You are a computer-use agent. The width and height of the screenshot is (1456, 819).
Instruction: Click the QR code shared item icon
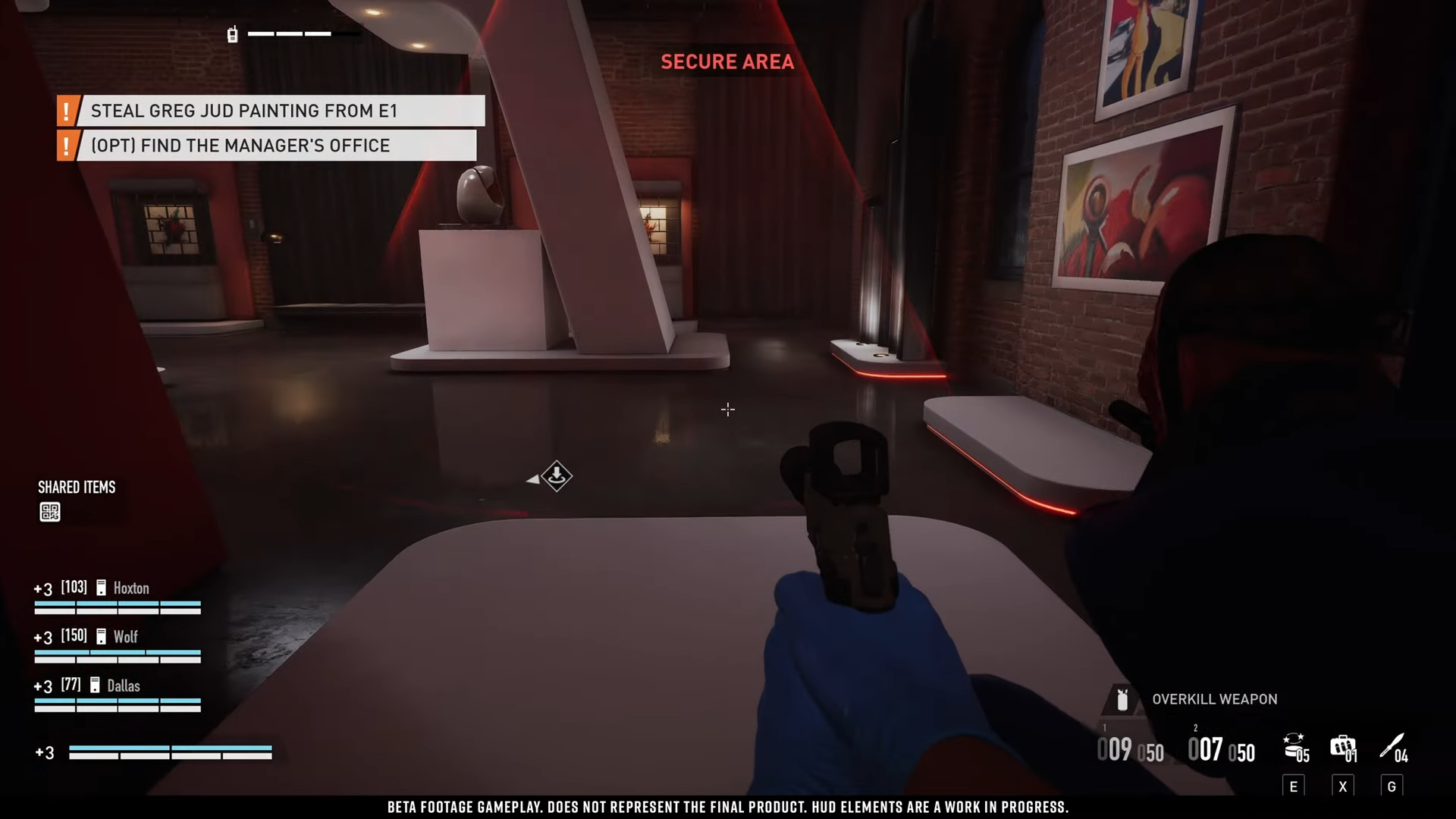[50, 513]
